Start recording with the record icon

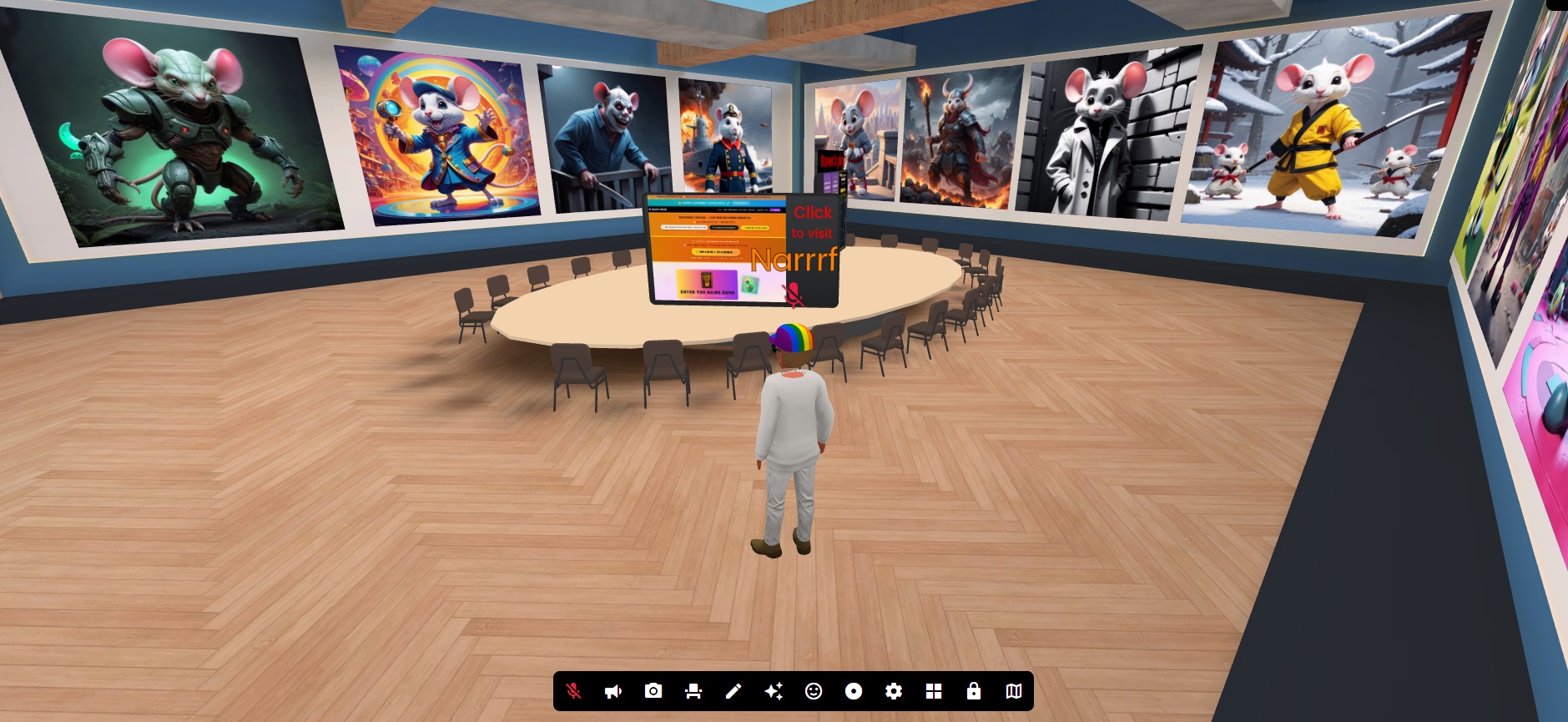pyautogui.click(x=855, y=690)
